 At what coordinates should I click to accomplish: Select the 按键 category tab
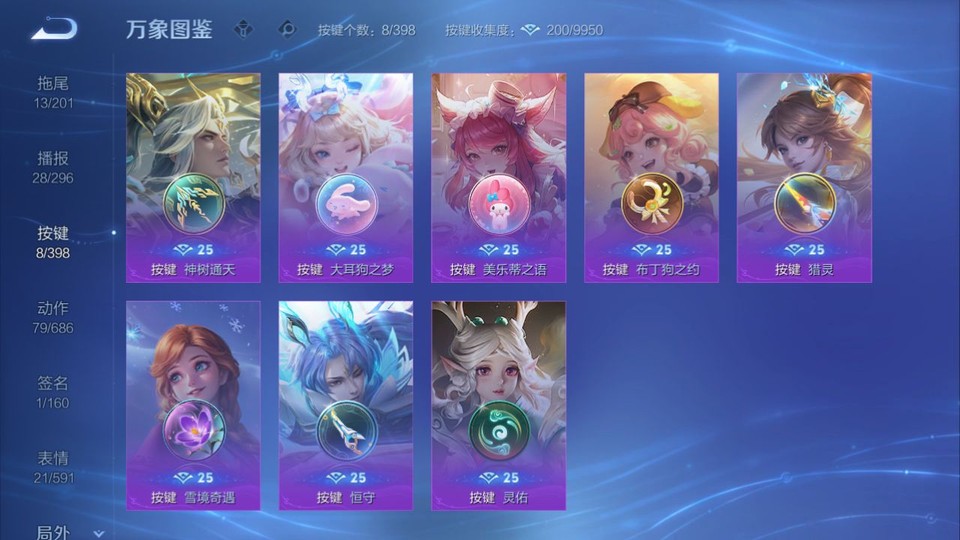click(x=54, y=243)
